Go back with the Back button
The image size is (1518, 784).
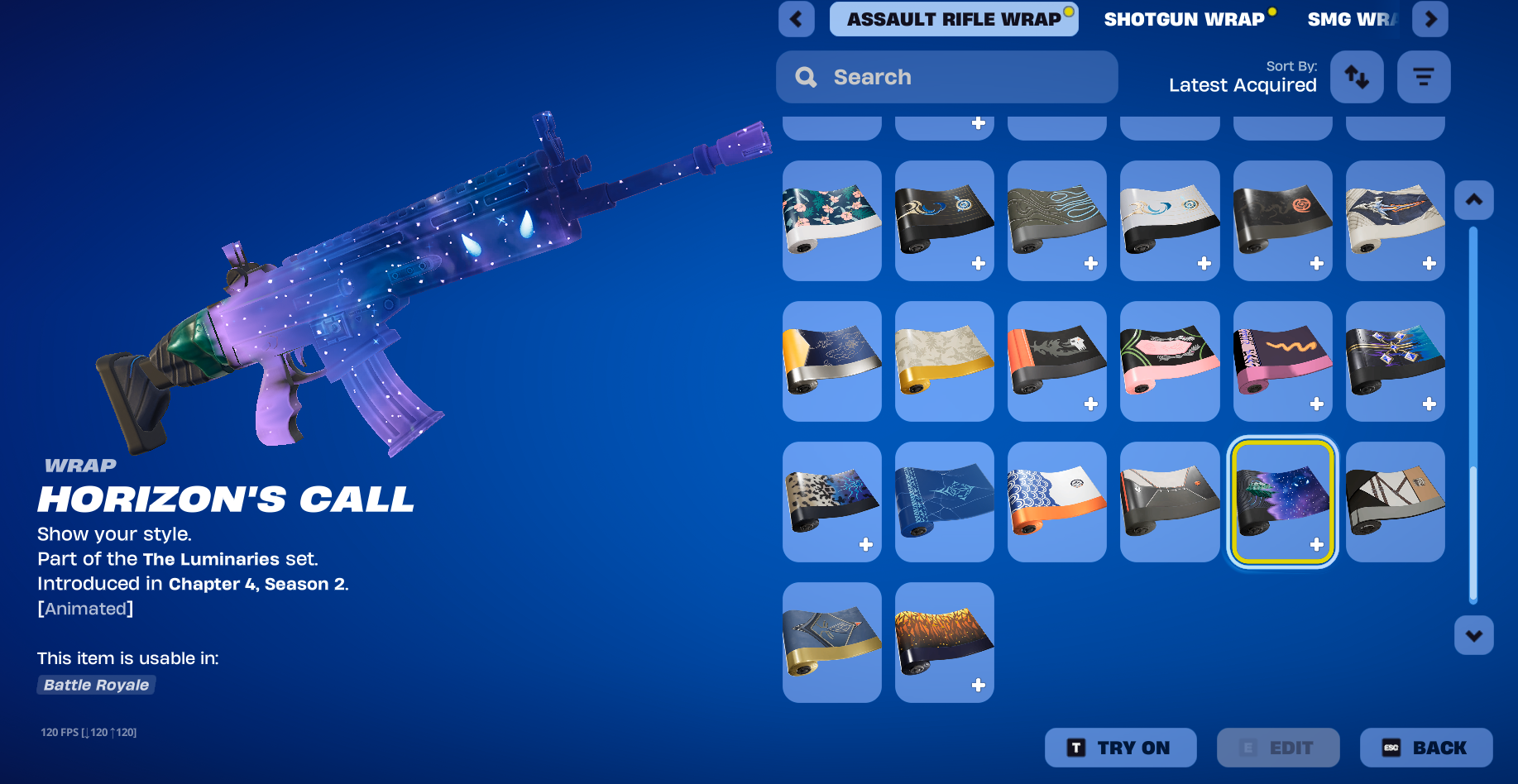1425,748
